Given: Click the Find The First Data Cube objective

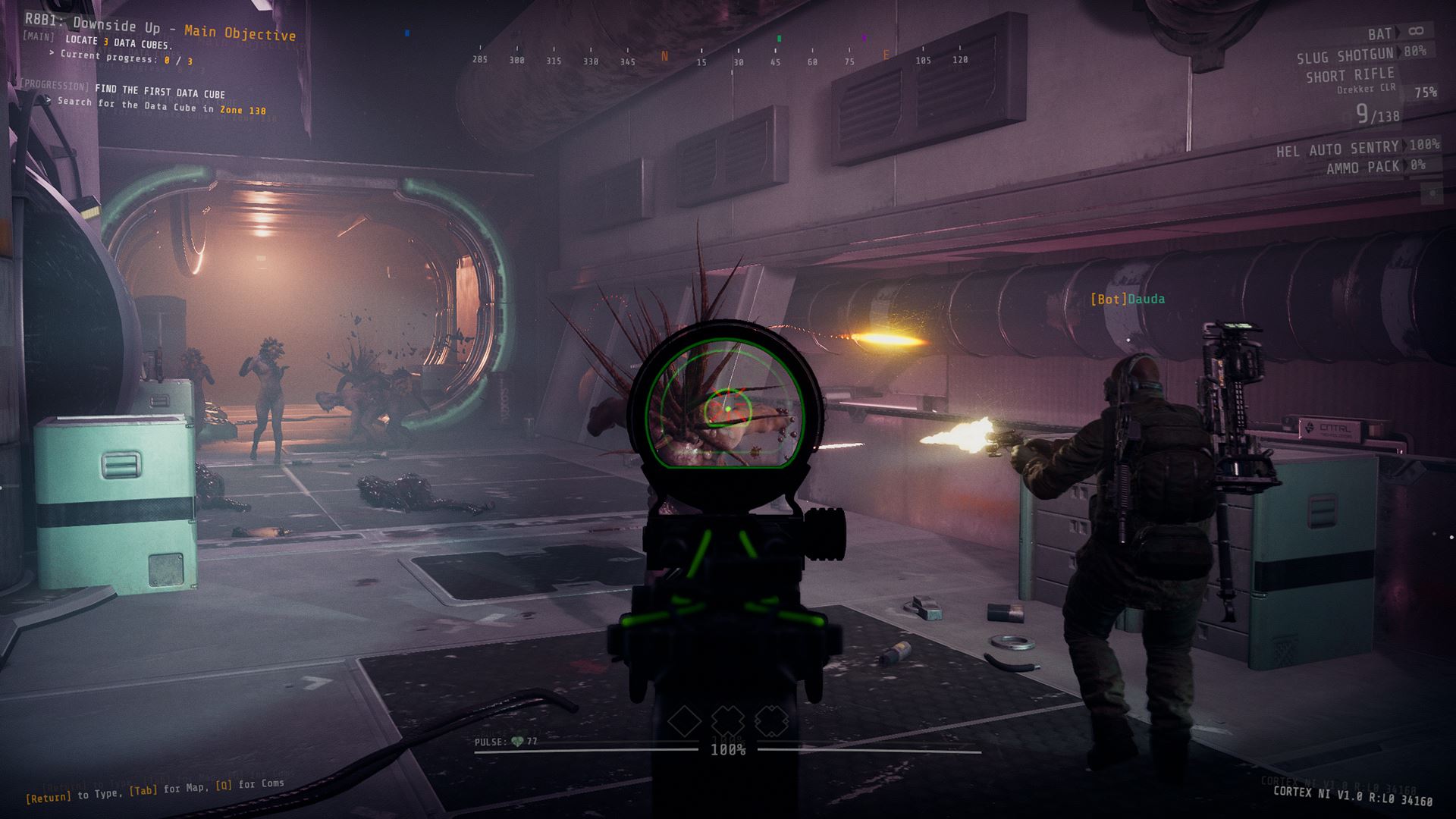Looking at the screenshot, I should pos(159,93).
